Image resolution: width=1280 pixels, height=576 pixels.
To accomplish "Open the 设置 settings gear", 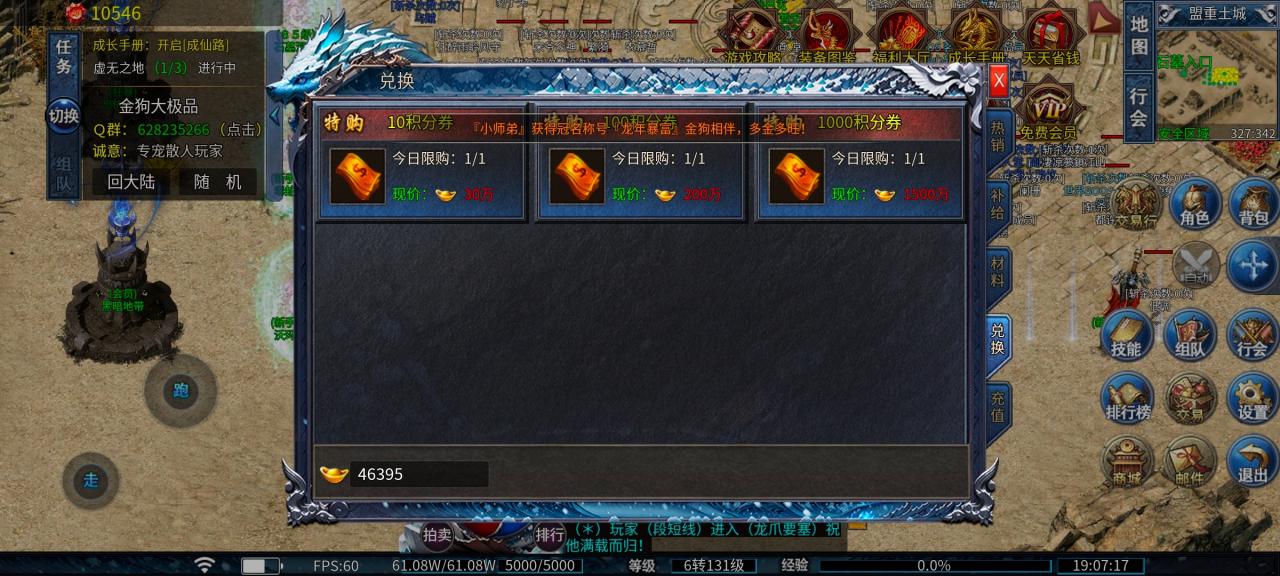I will coord(1252,399).
